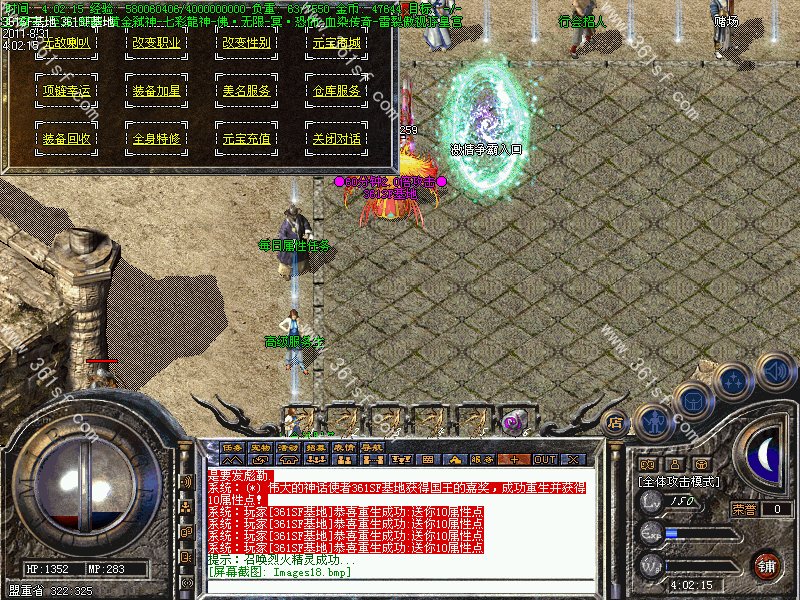Image resolution: width=800 pixels, height=600 pixels.
Task: Open the red 铺 stall button
Action: [x=766, y=565]
